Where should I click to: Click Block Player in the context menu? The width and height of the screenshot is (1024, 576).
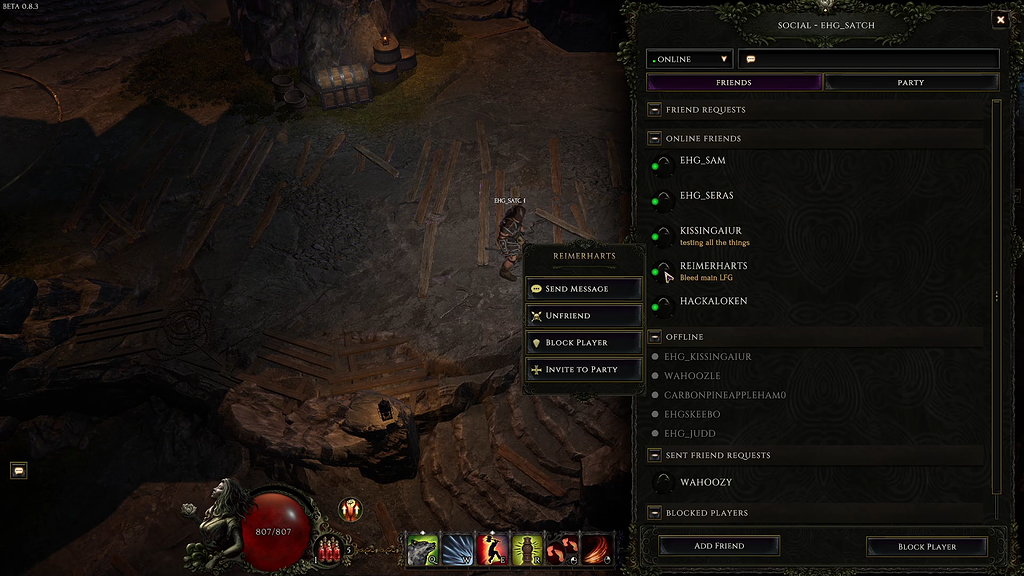pyautogui.click(x=584, y=343)
